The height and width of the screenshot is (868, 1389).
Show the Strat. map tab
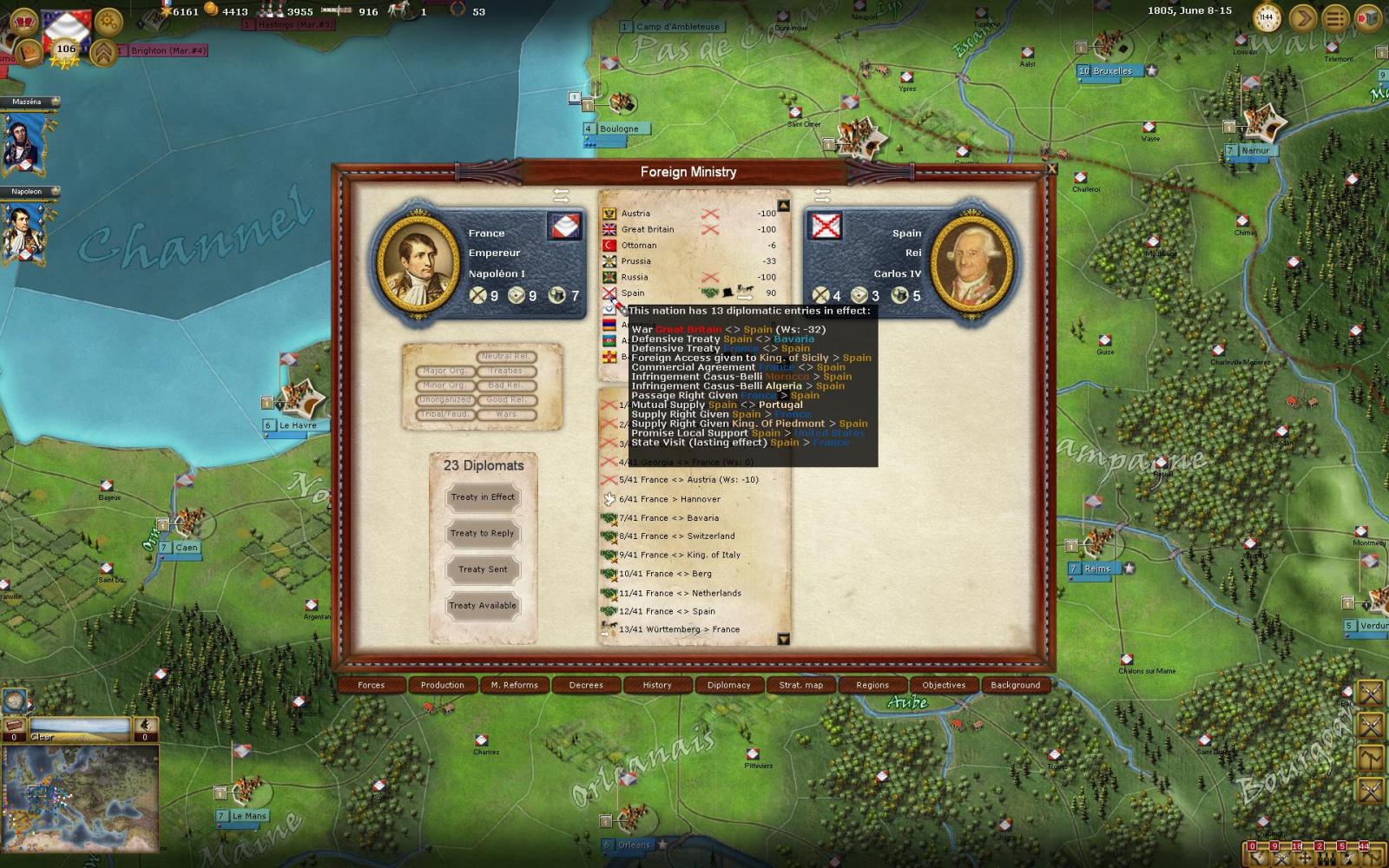800,685
